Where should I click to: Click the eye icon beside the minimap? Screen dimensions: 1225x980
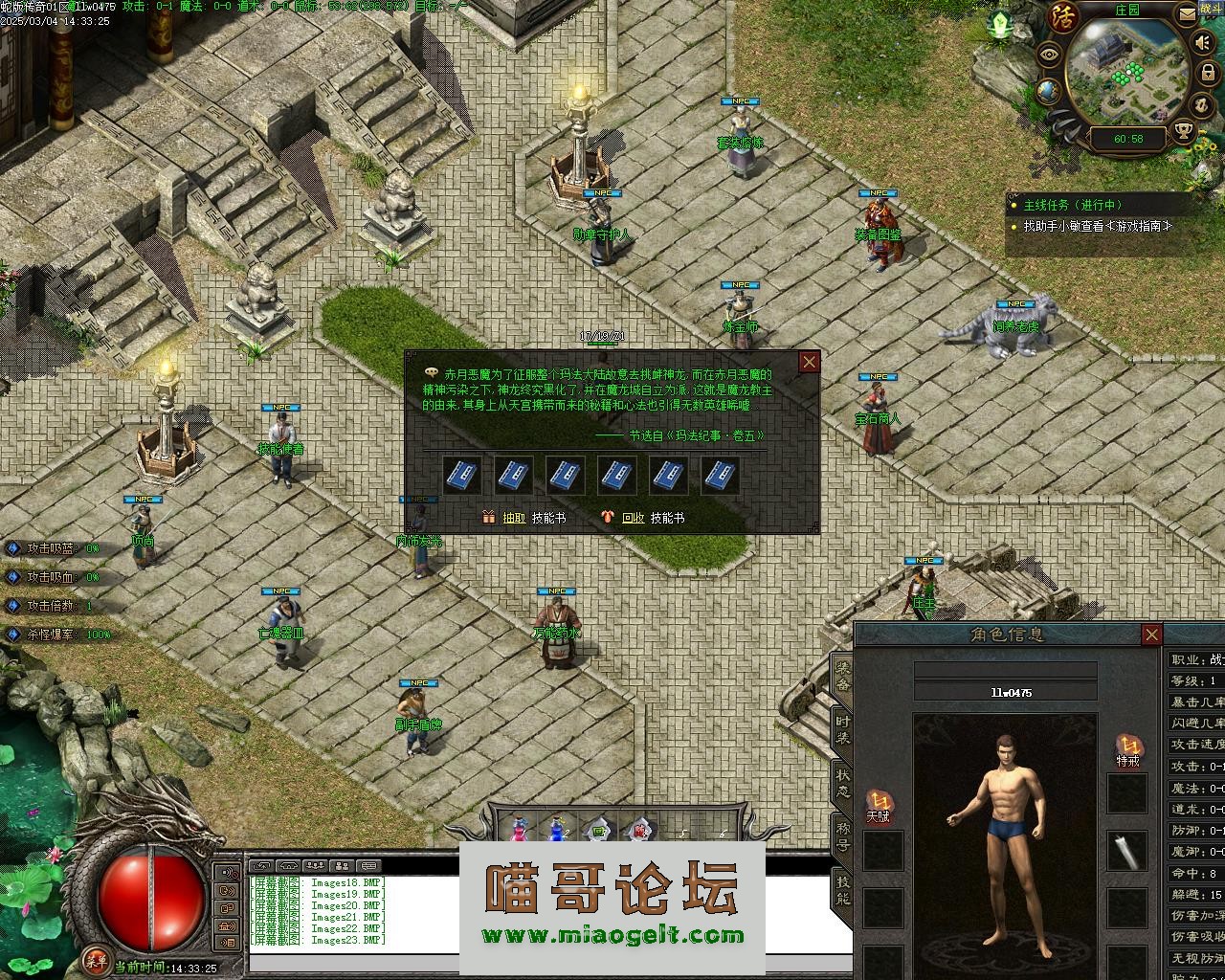pos(1051,54)
